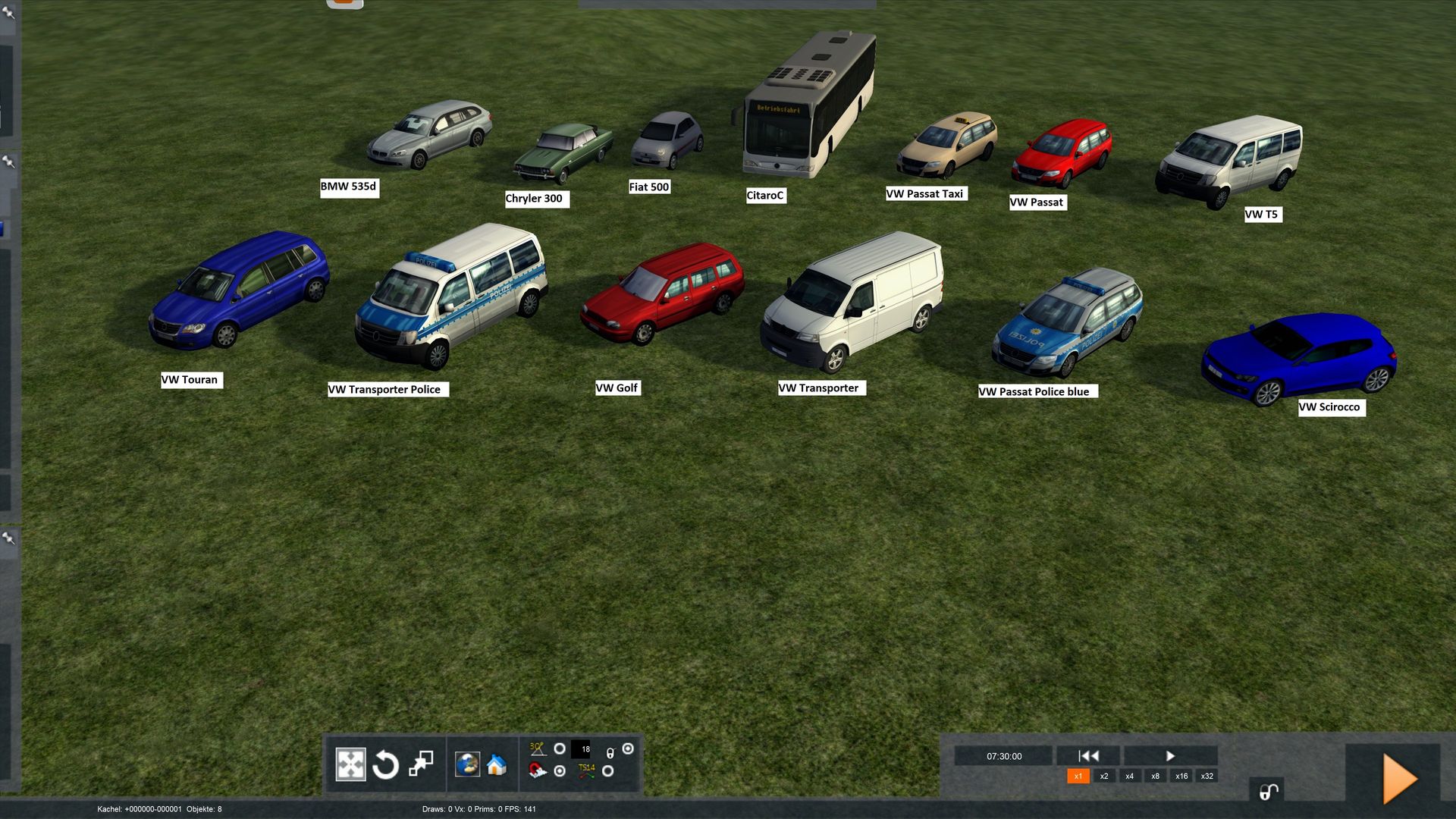Set time speed to x1
The height and width of the screenshot is (819, 1456).
click(1078, 776)
